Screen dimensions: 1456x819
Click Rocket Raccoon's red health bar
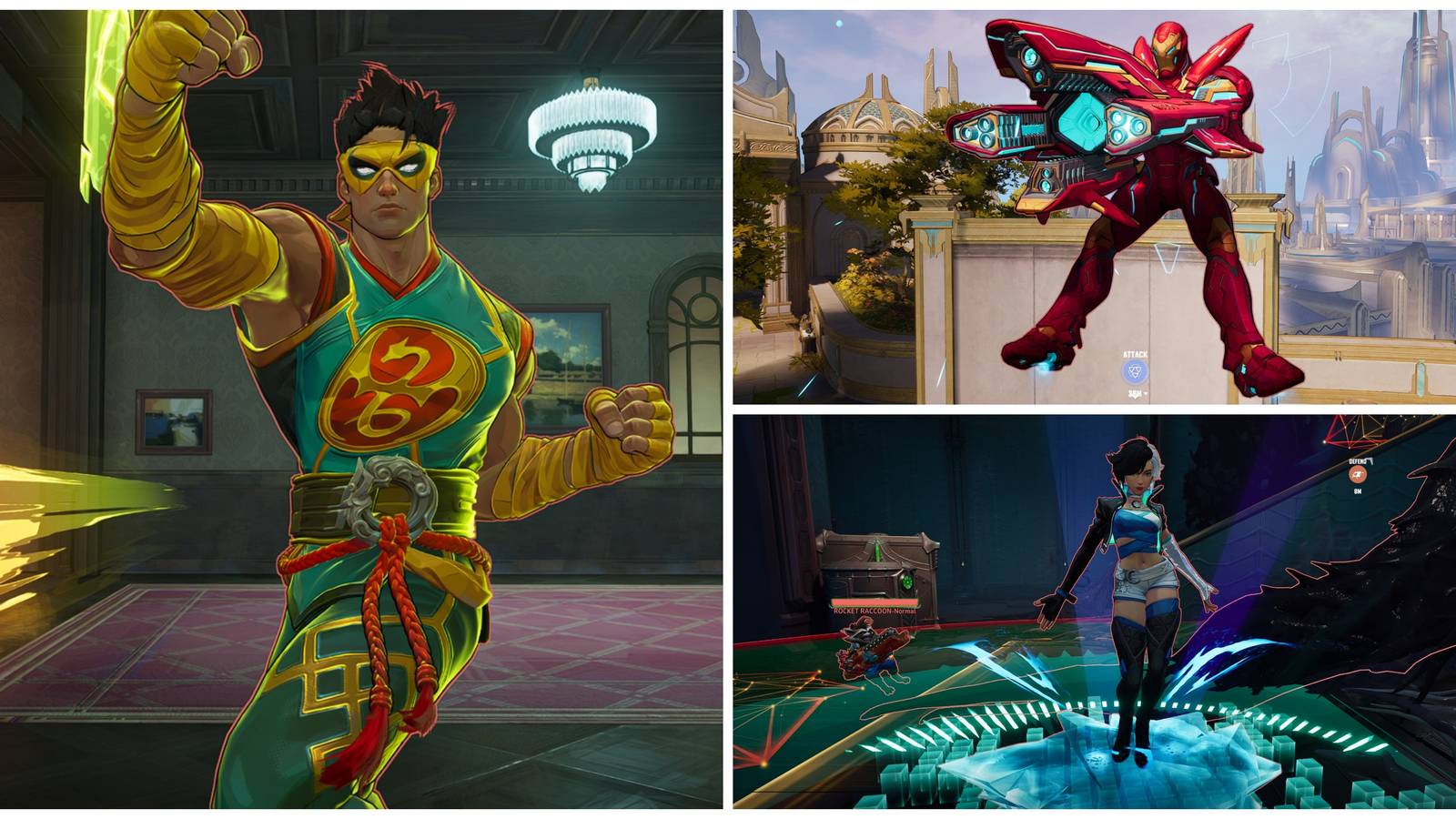[874, 602]
